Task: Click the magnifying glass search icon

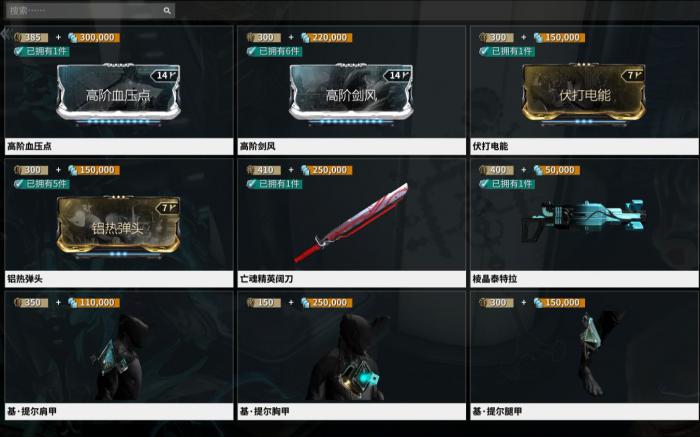Action: pyautogui.click(x=167, y=11)
